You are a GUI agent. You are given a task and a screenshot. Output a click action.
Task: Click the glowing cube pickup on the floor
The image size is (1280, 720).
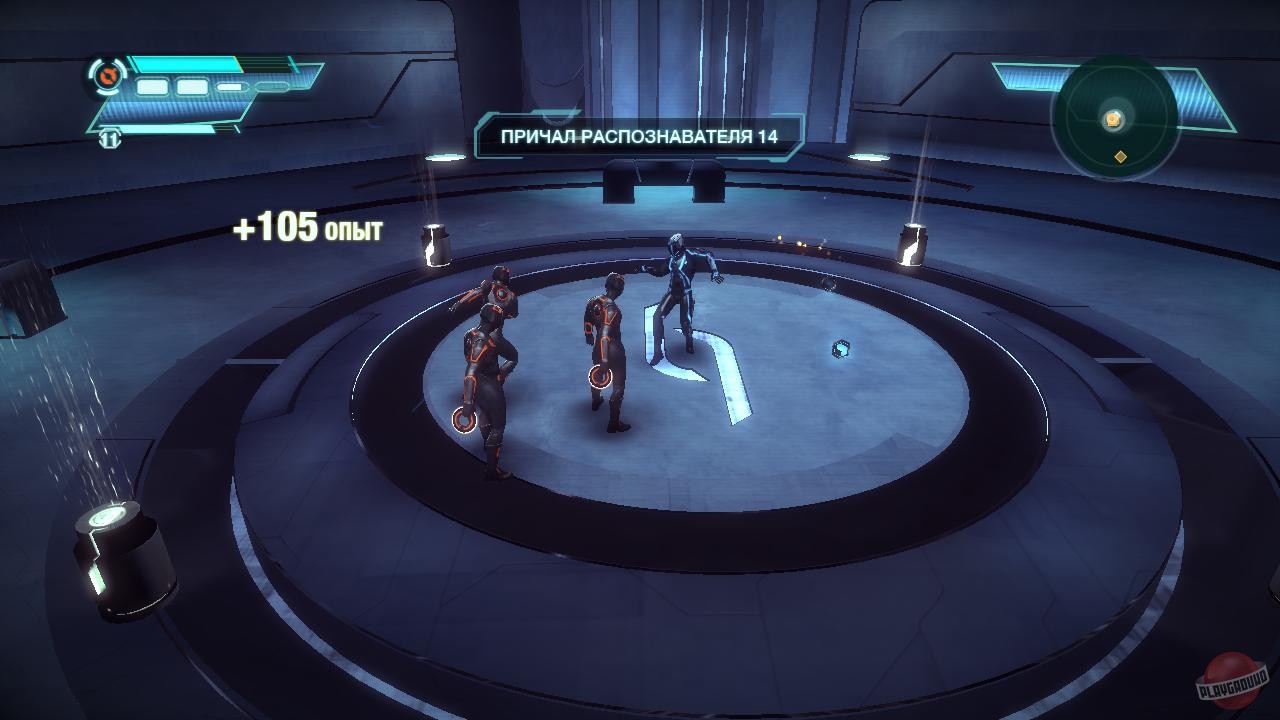pyautogui.click(x=843, y=349)
